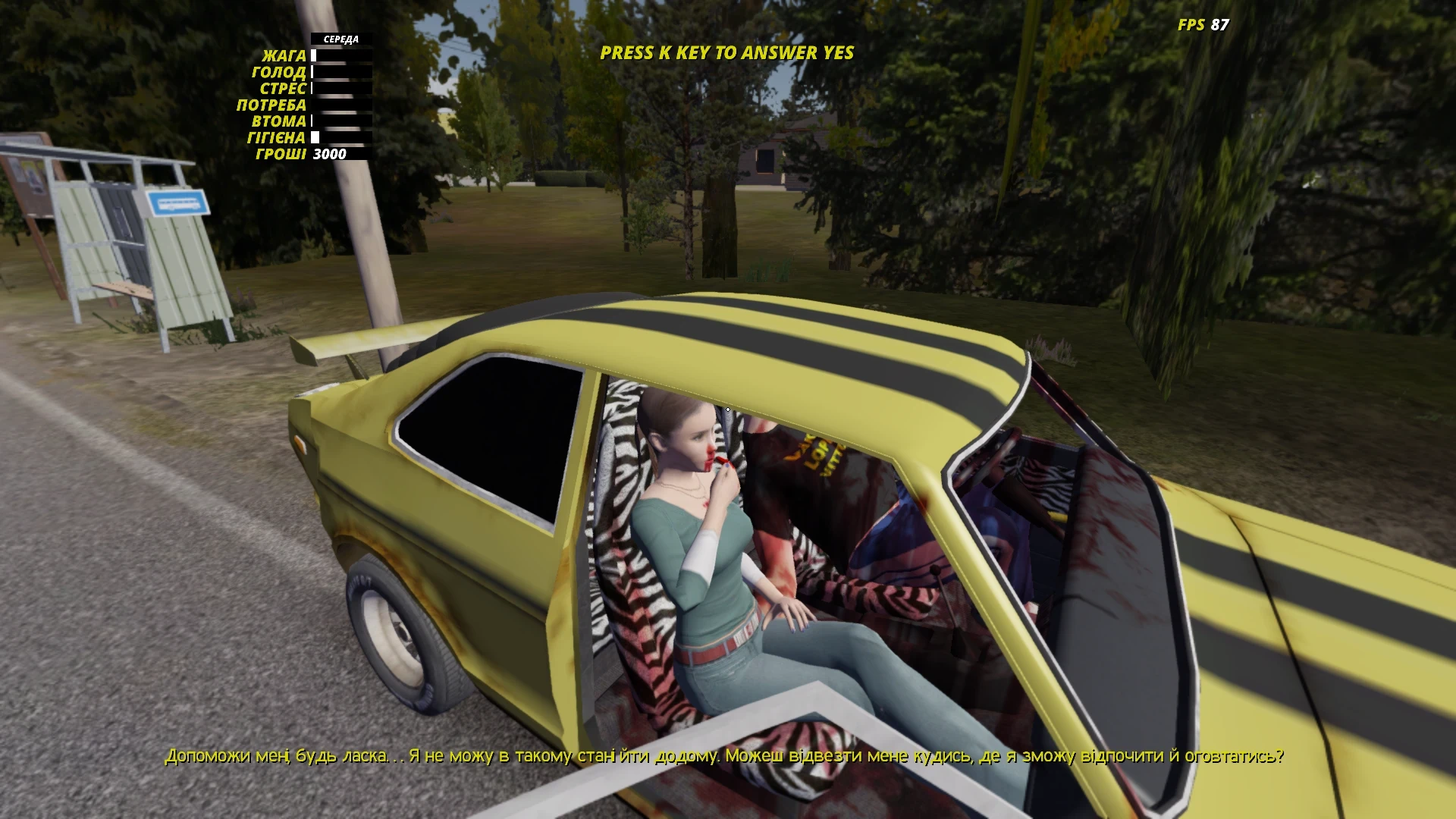1456x819 pixels.
Task: Click the ГОЛОД hunger meter
Action: point(340,73)
